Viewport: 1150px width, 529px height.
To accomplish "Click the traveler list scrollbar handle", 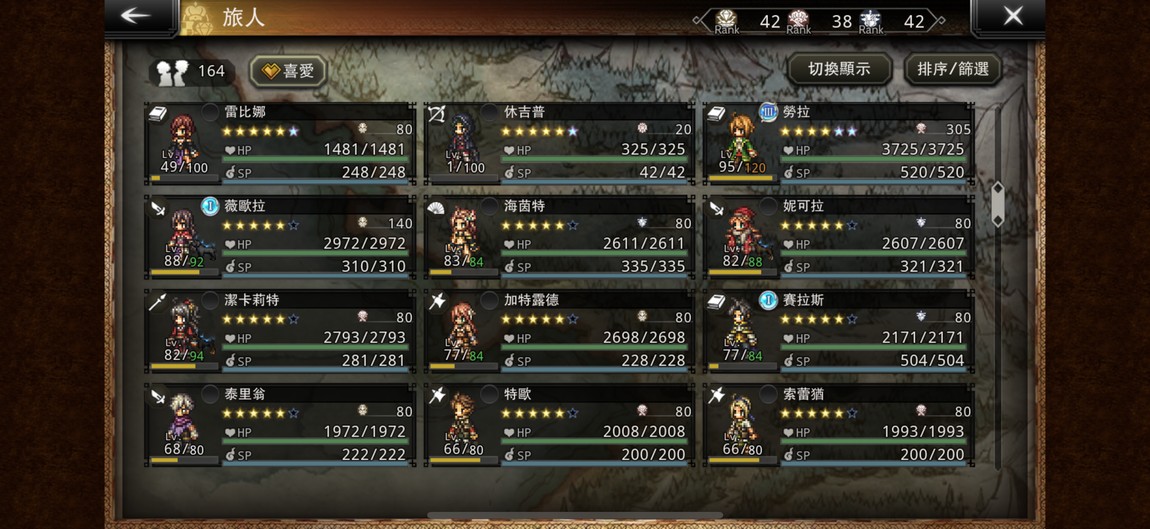I will (997, 202).
